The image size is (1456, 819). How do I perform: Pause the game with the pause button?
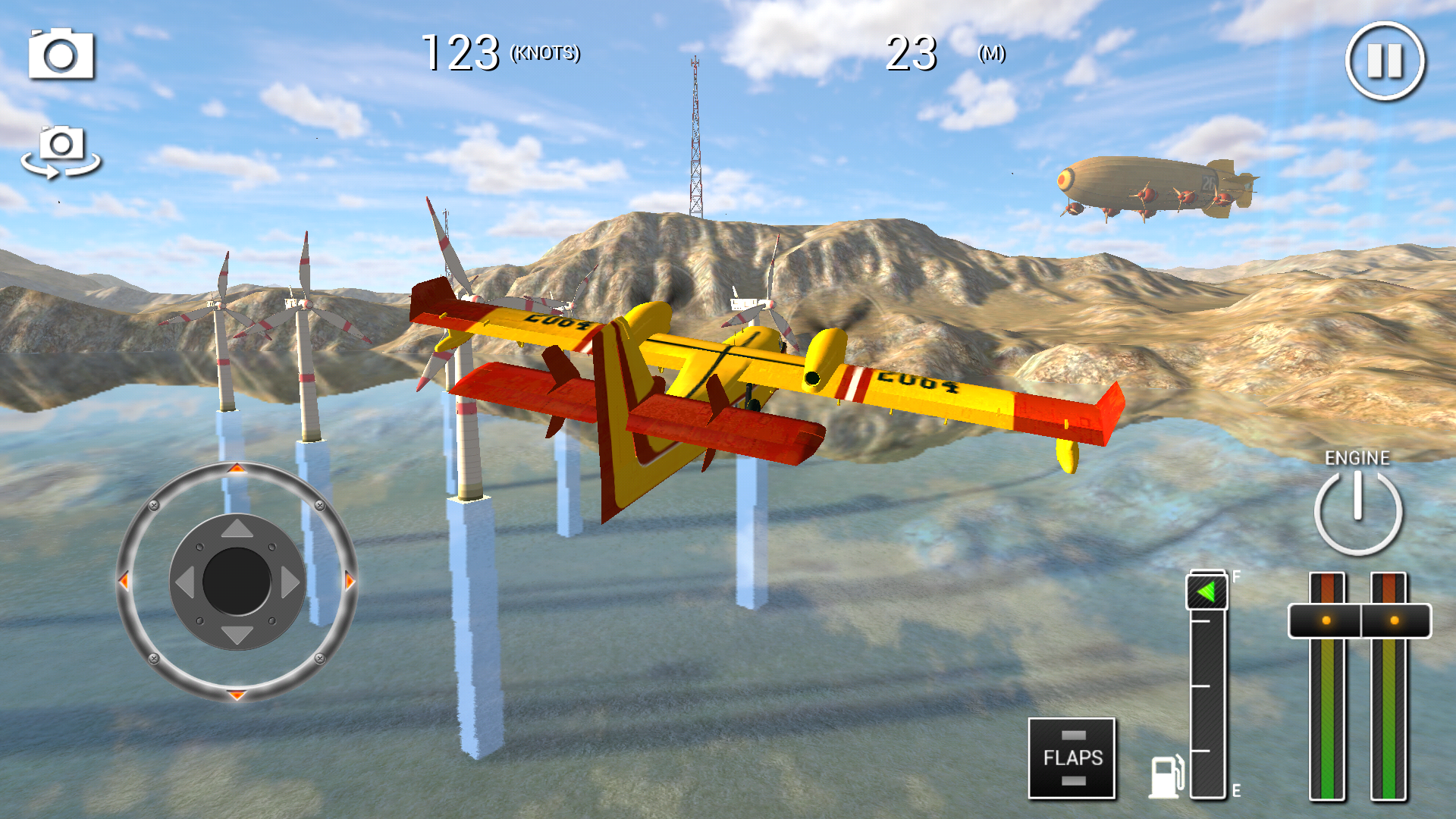[x=1385, y=61]
